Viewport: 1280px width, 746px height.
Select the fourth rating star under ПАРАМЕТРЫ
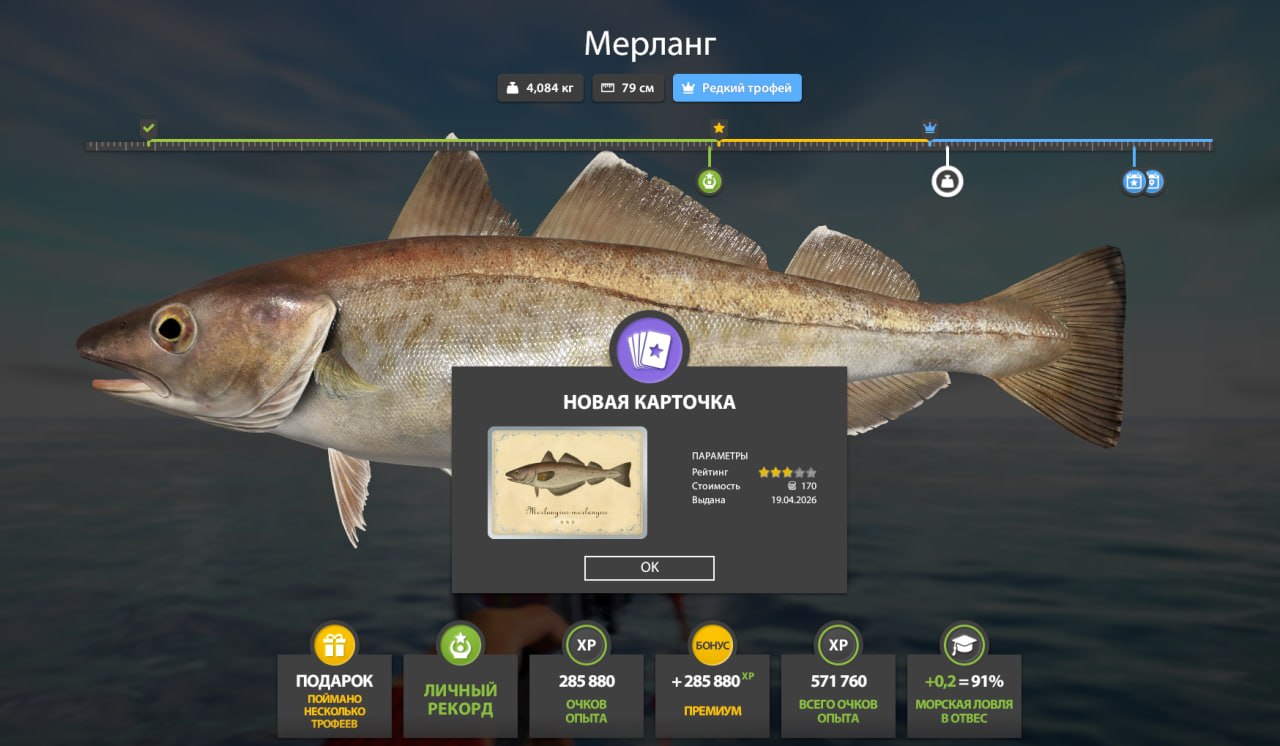(799, 471)
